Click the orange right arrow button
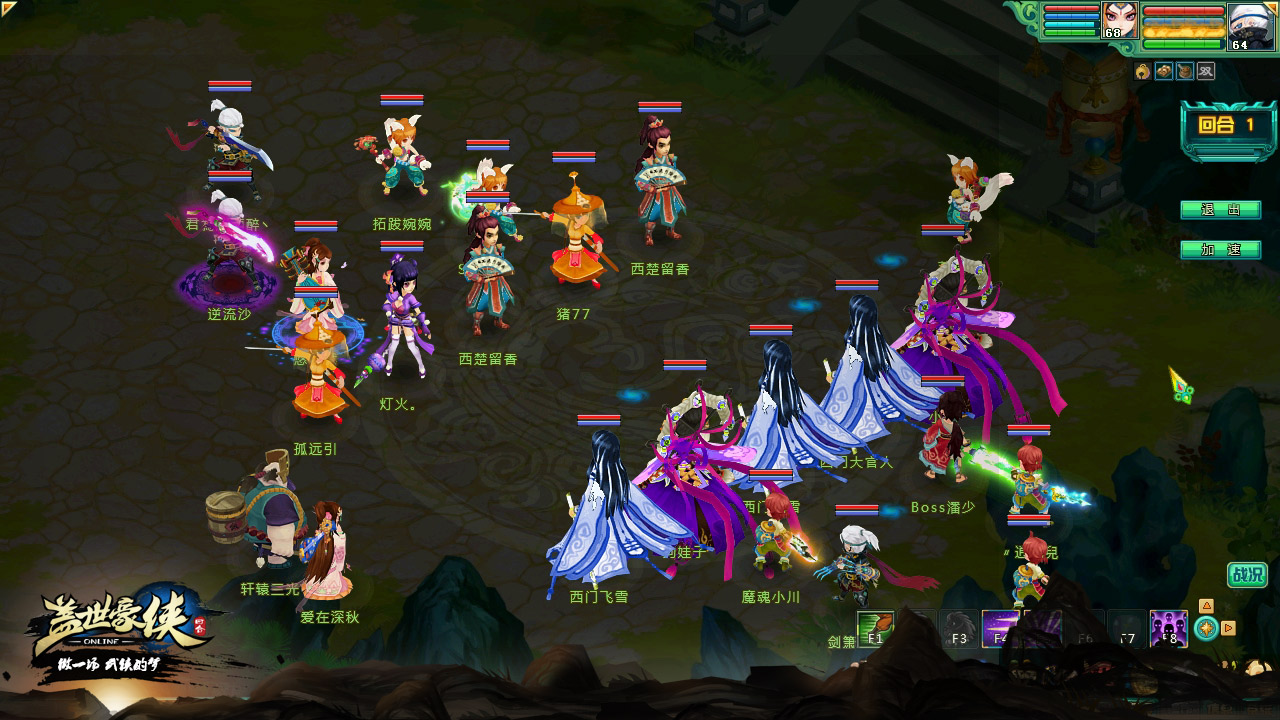1280x720 pixels. point(1229,628)
